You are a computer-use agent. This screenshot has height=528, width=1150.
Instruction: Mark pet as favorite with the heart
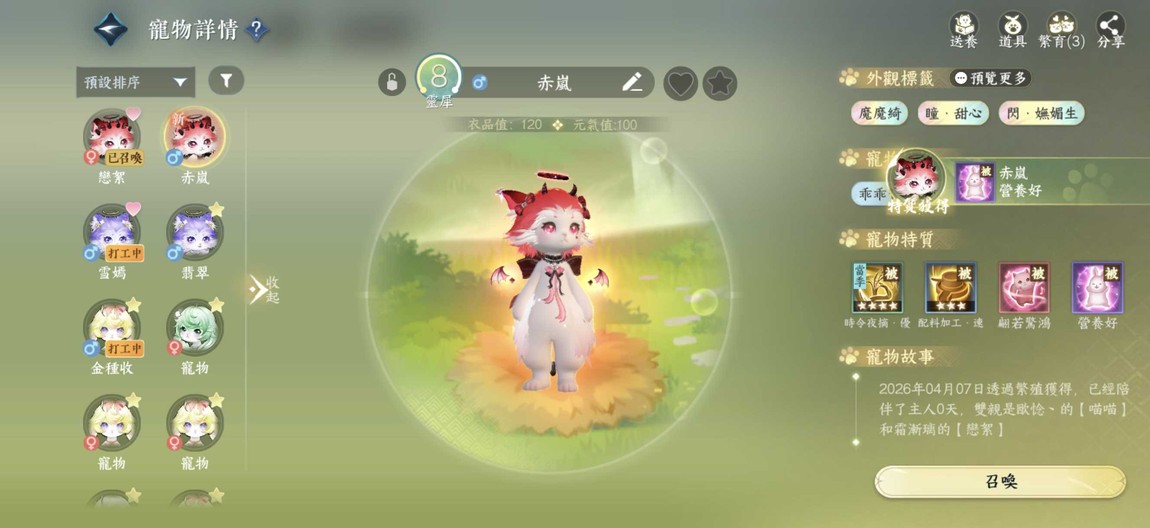point(680,83)
